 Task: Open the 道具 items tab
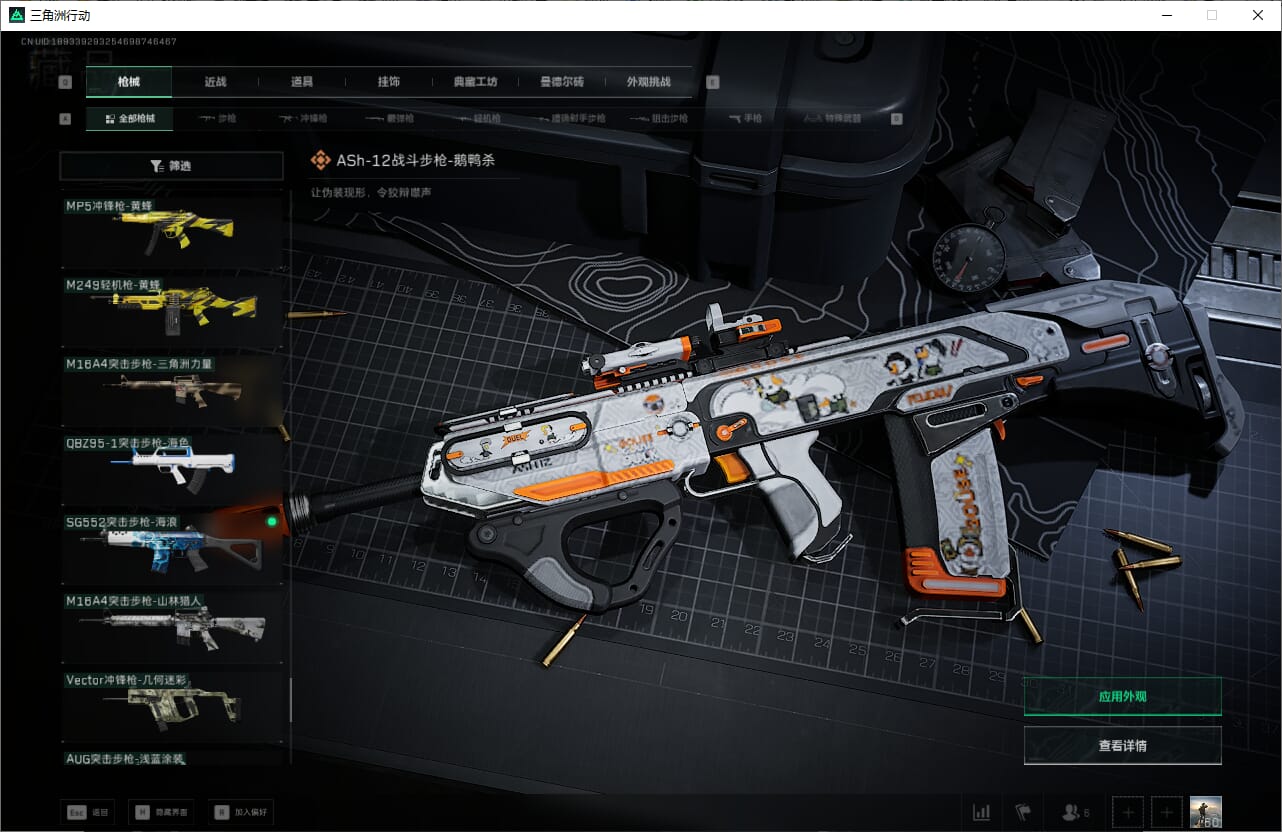pyautogui.click(x=301, y=82)
